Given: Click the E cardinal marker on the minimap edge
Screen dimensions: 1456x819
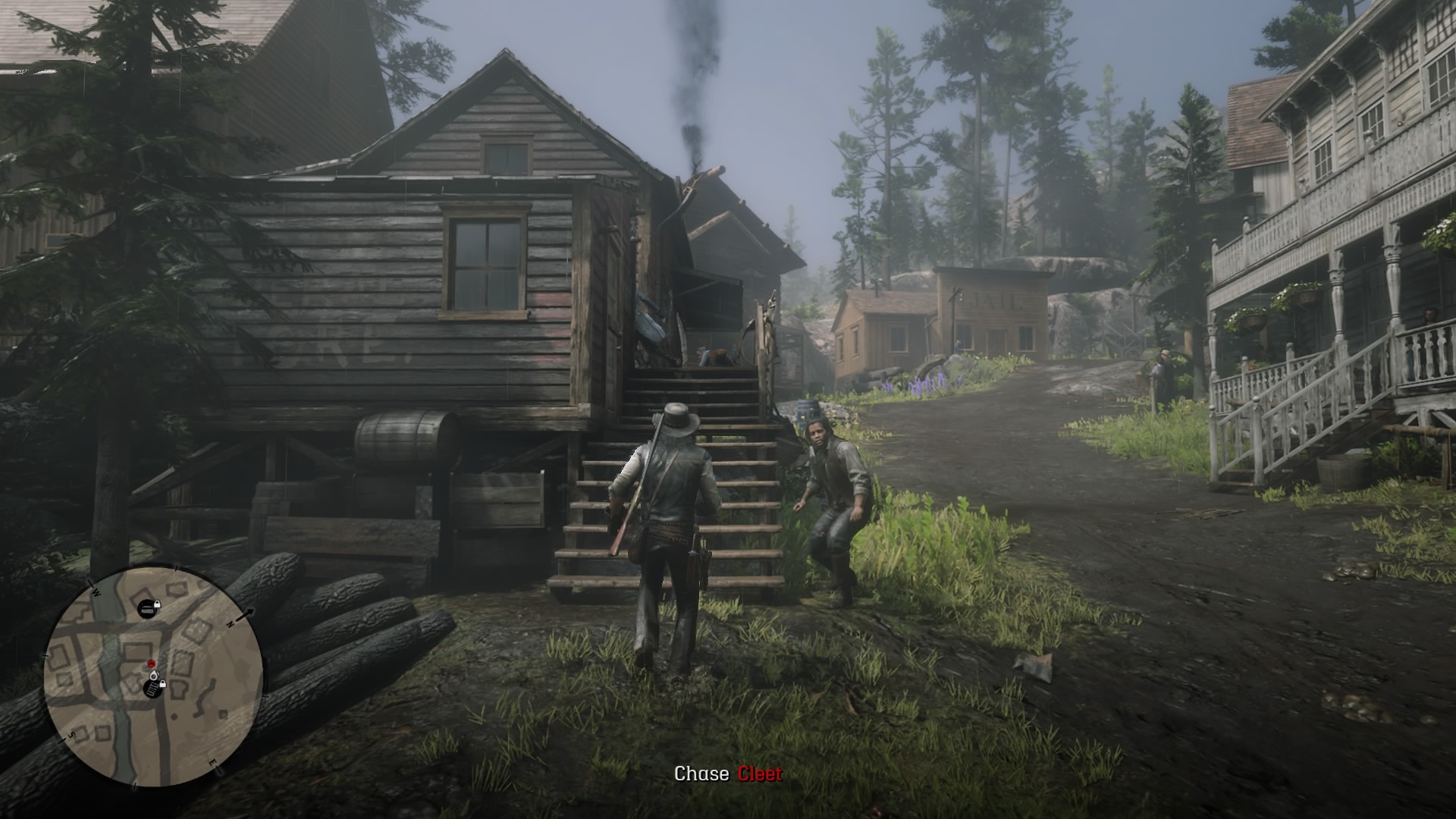Looking at the screenshot, I should (x=213, y=762).
